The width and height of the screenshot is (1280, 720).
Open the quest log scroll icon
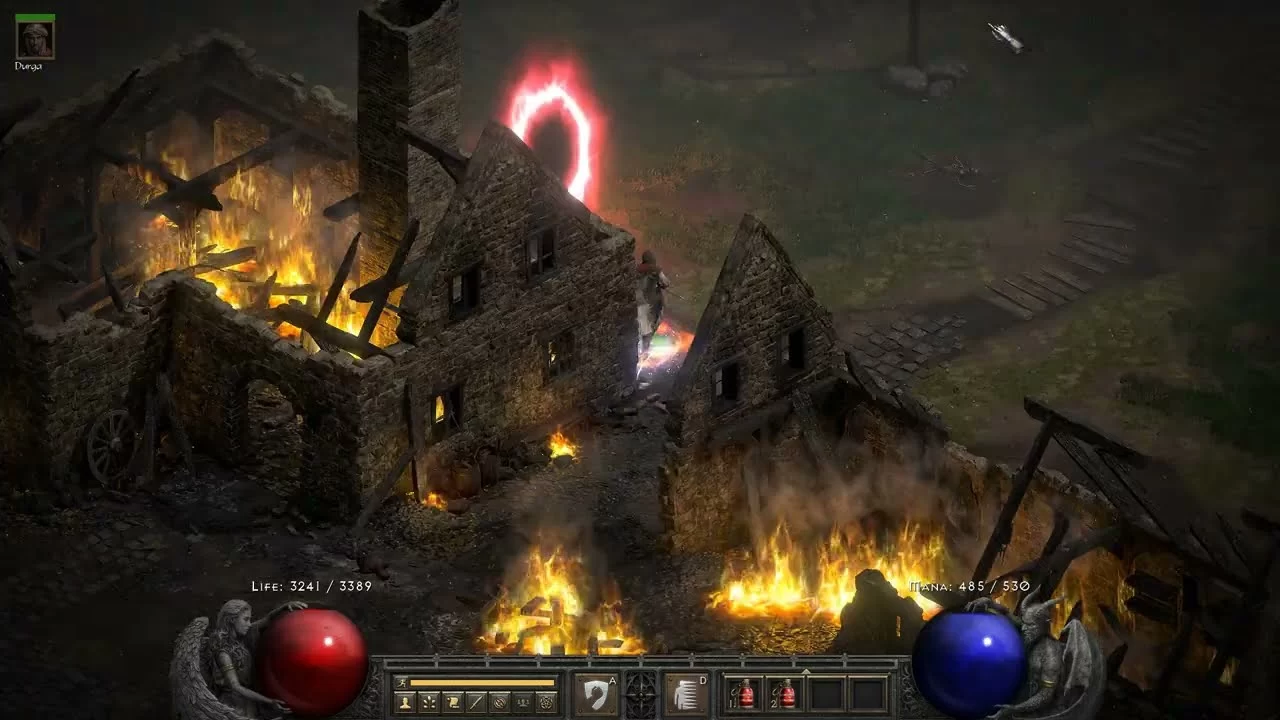(x=453, y=702)
